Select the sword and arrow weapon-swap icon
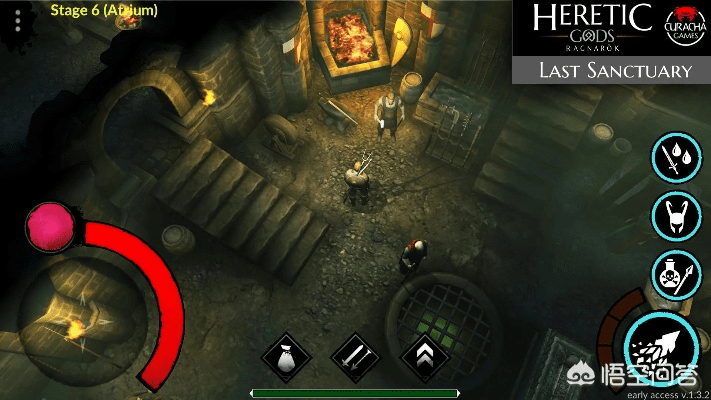 (355, 355)
